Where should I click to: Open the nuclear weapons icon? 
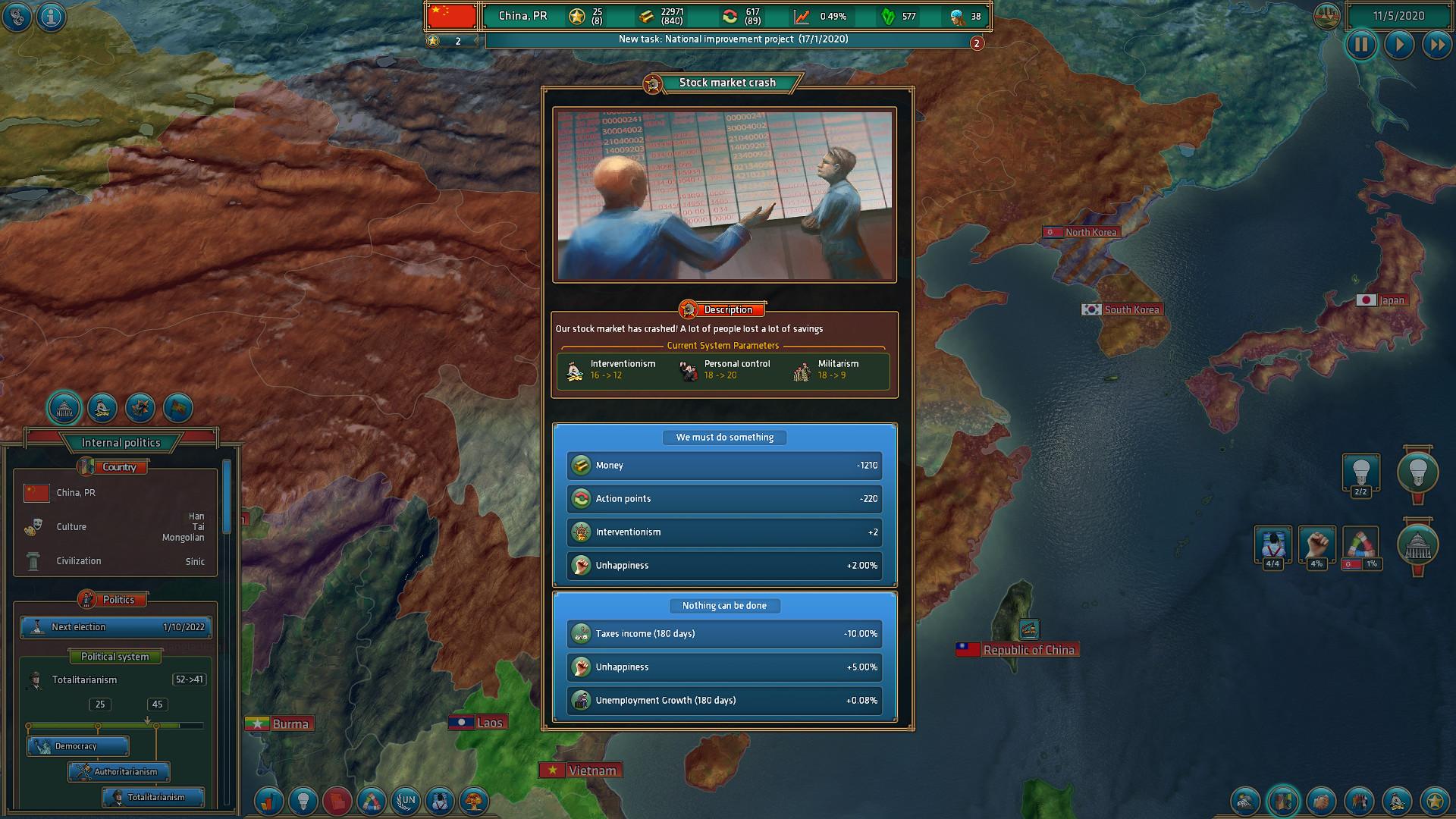tap(474, 801)
